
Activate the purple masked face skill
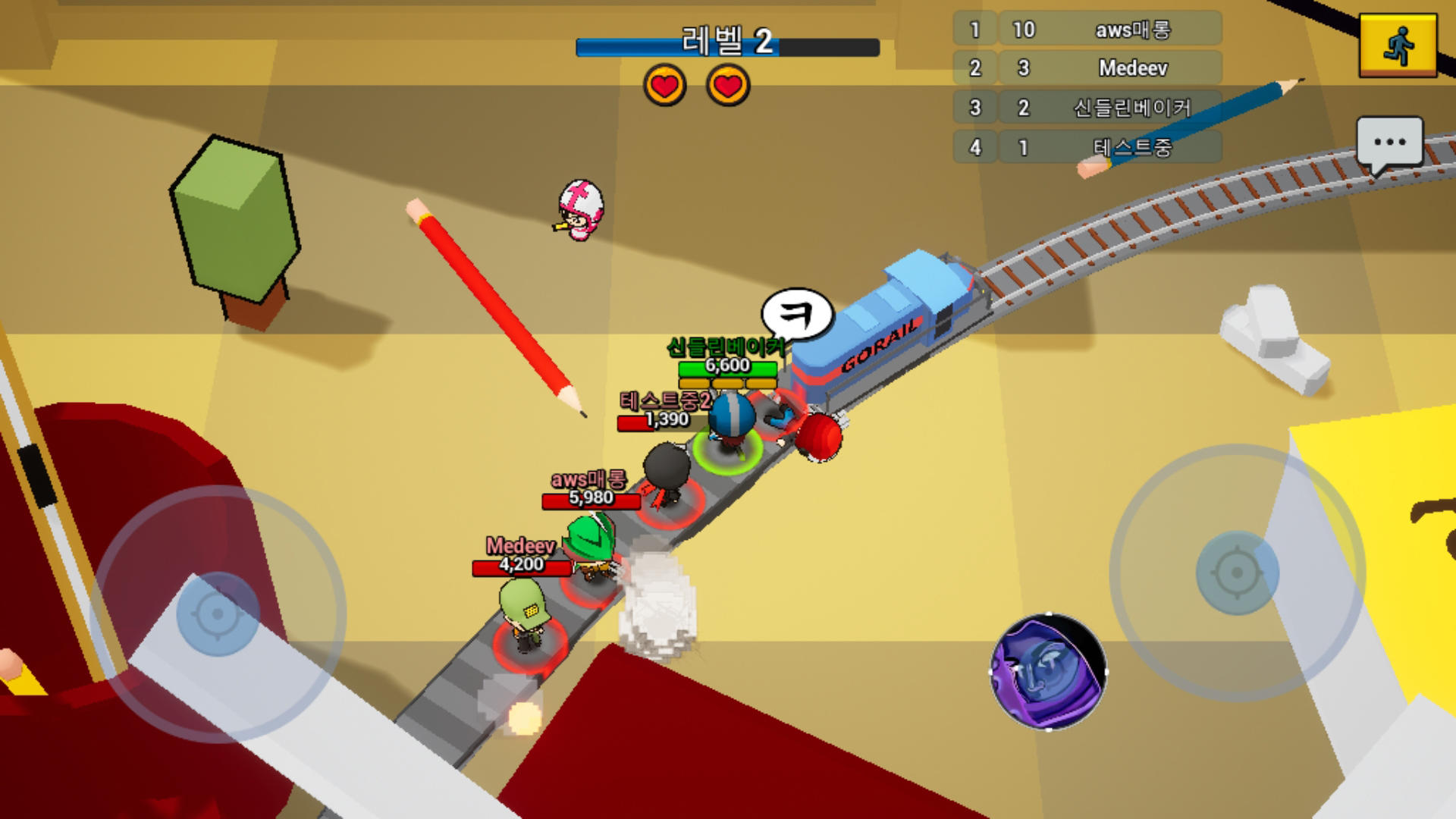pos(1048,671)
